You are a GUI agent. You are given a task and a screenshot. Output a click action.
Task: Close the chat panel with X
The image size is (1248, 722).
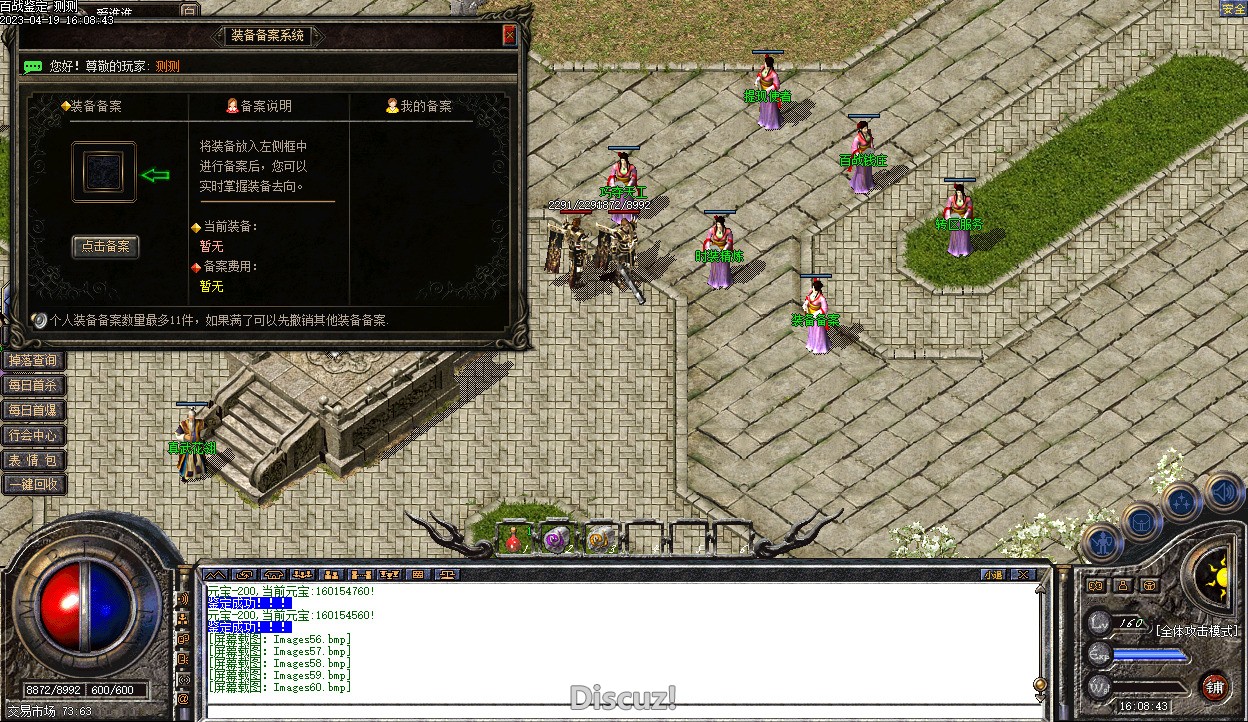click(x=1020, y=575)
